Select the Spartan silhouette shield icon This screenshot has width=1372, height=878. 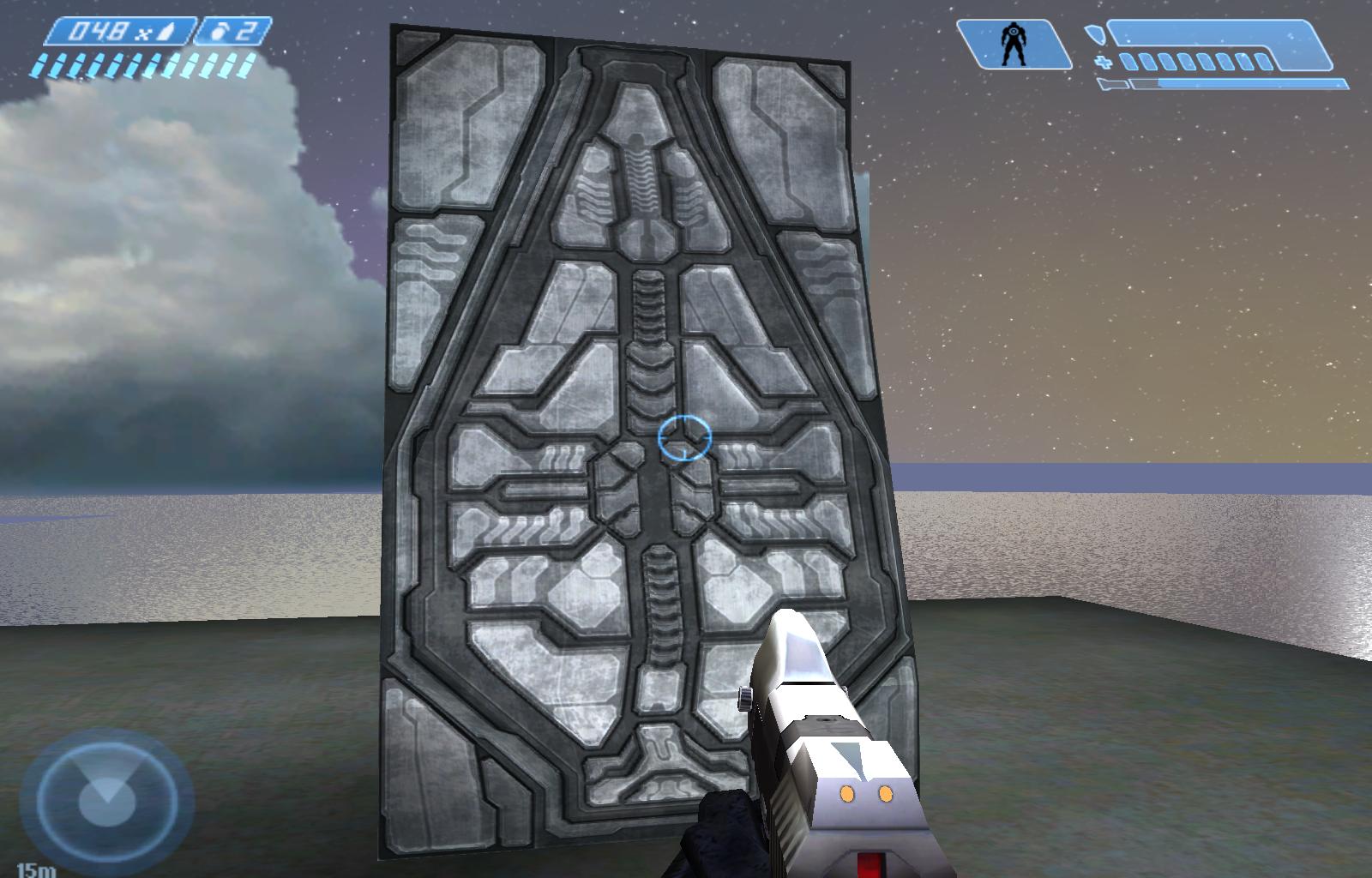point(1014,45)
